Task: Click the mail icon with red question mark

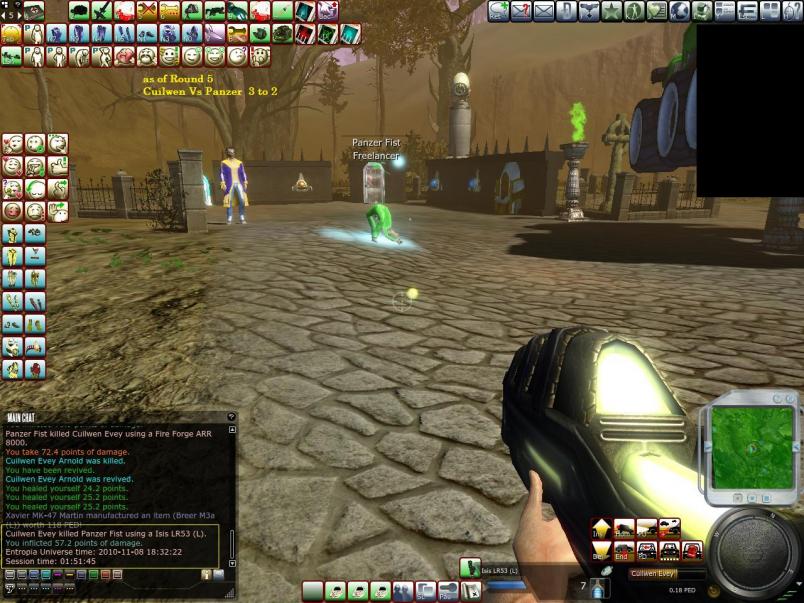Action: pos(521,11)
